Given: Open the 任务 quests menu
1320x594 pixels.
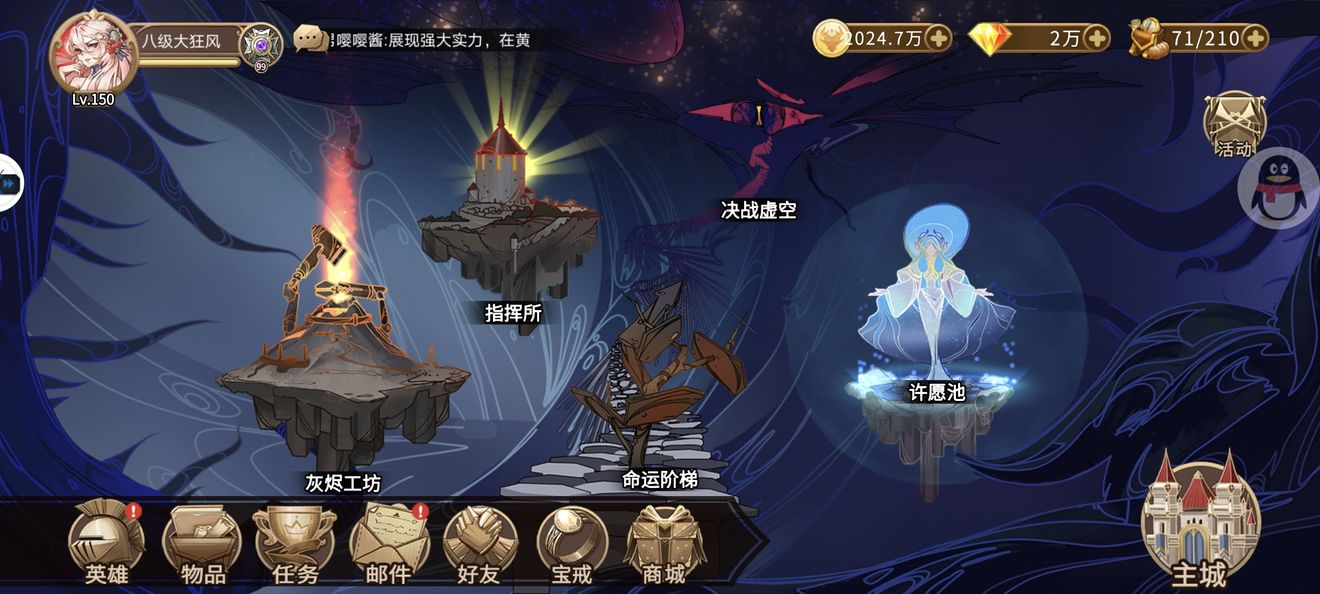Looking at the screenshot, I should [x=295, y=541].
